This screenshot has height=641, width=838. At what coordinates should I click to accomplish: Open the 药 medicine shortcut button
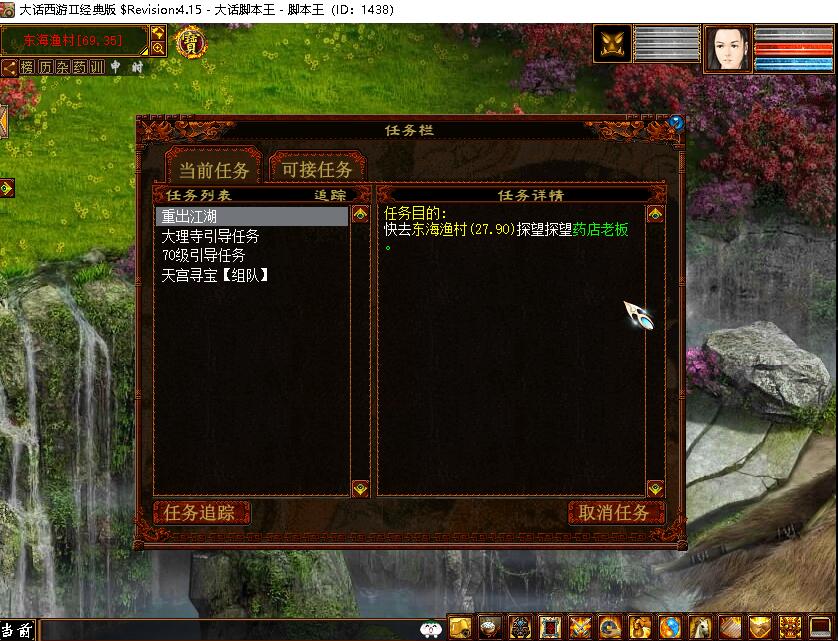tap(80, 67)
